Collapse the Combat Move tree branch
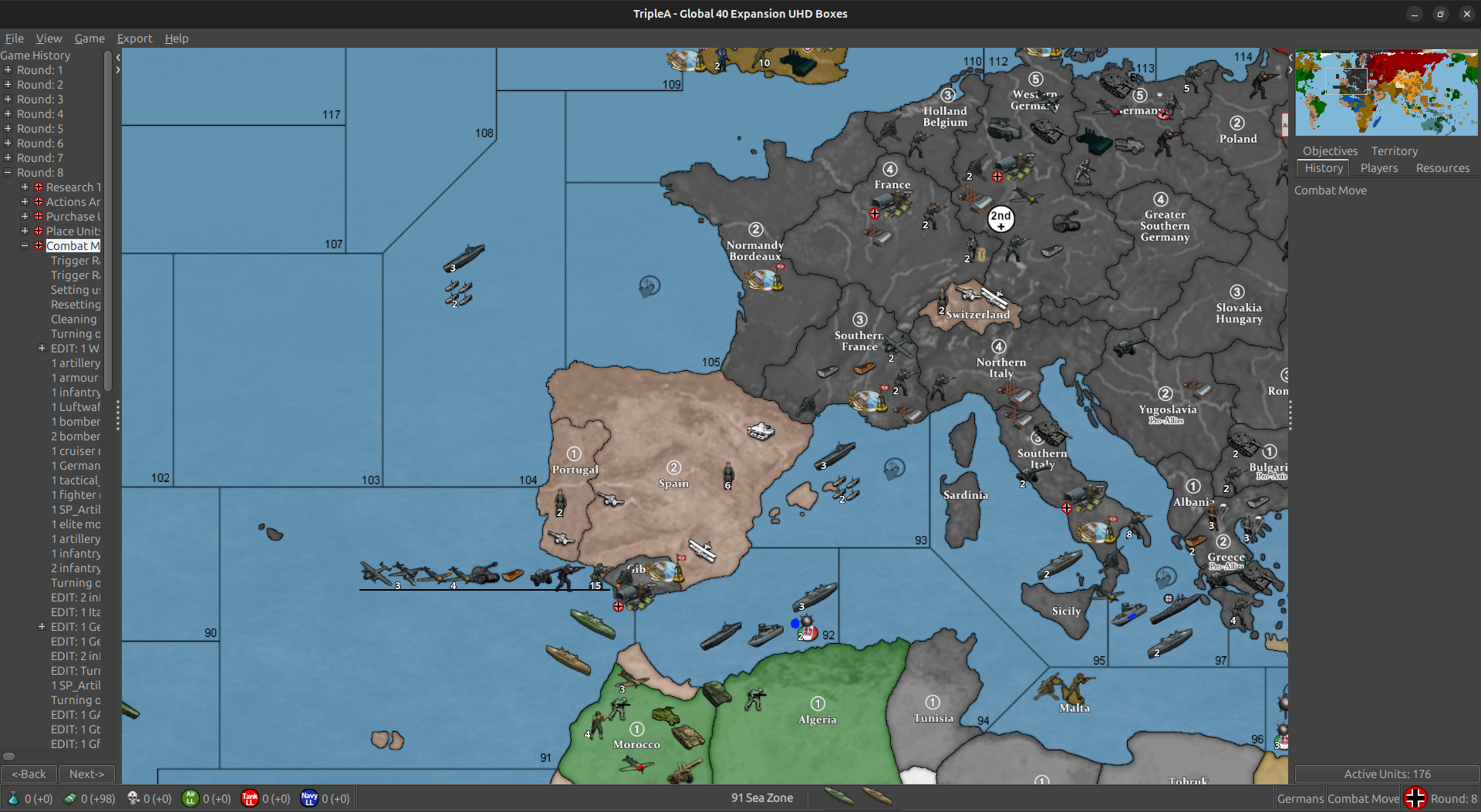The width and height of the screenshot is (1481, 812). coord(24,245)
